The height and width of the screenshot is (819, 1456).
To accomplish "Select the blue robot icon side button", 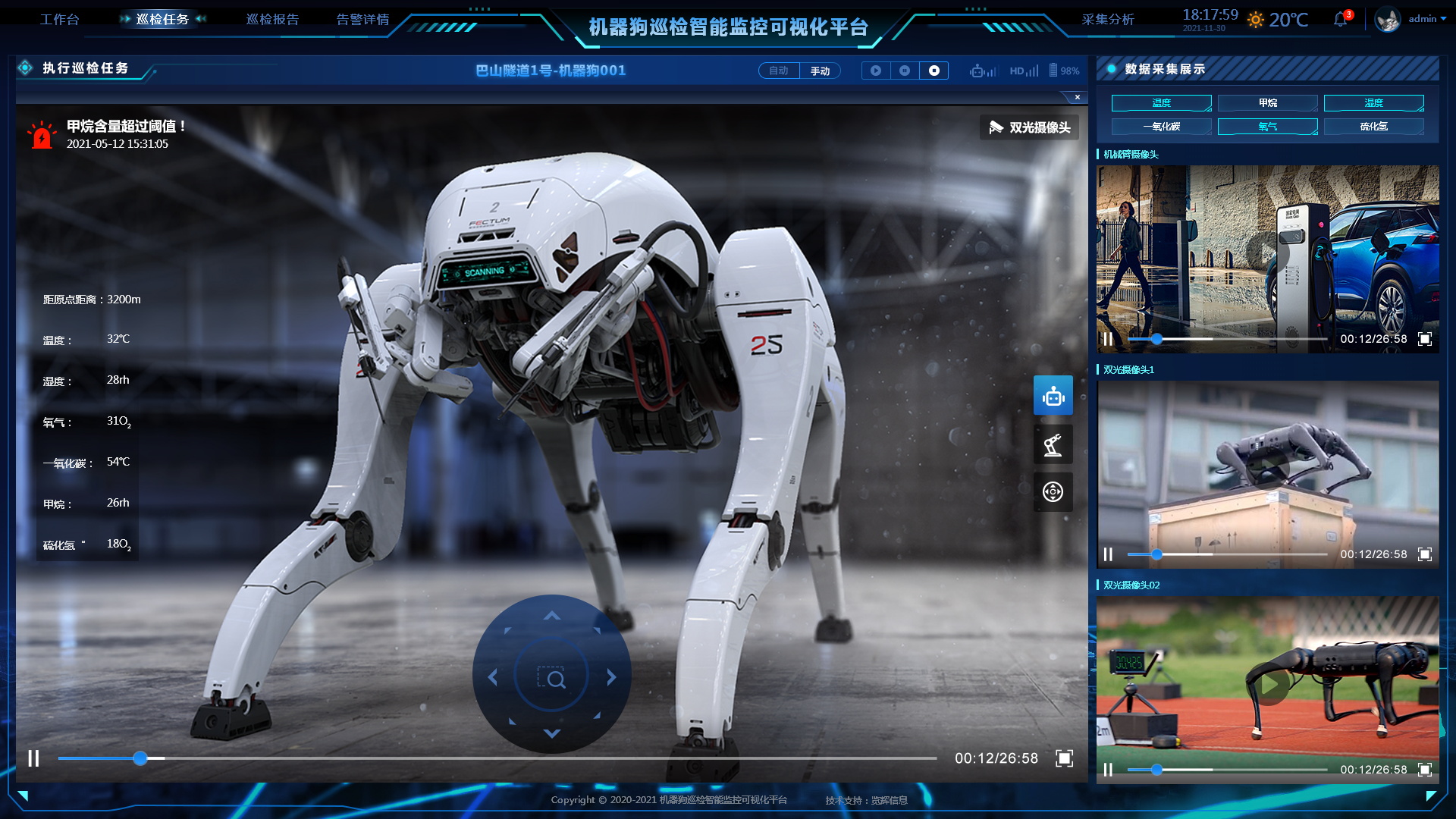I will 1053,395.
